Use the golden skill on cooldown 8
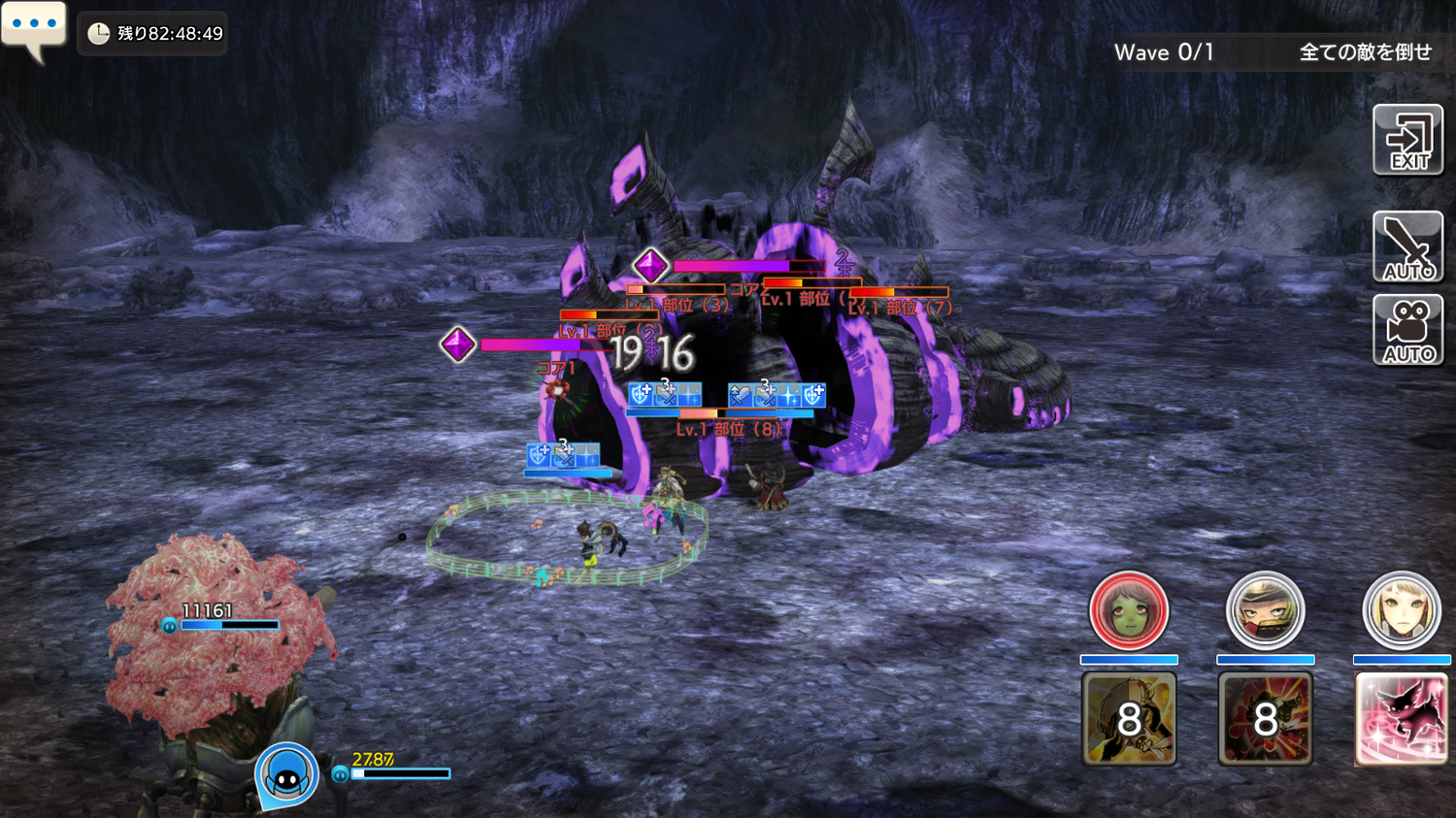 pos(1129,719)
